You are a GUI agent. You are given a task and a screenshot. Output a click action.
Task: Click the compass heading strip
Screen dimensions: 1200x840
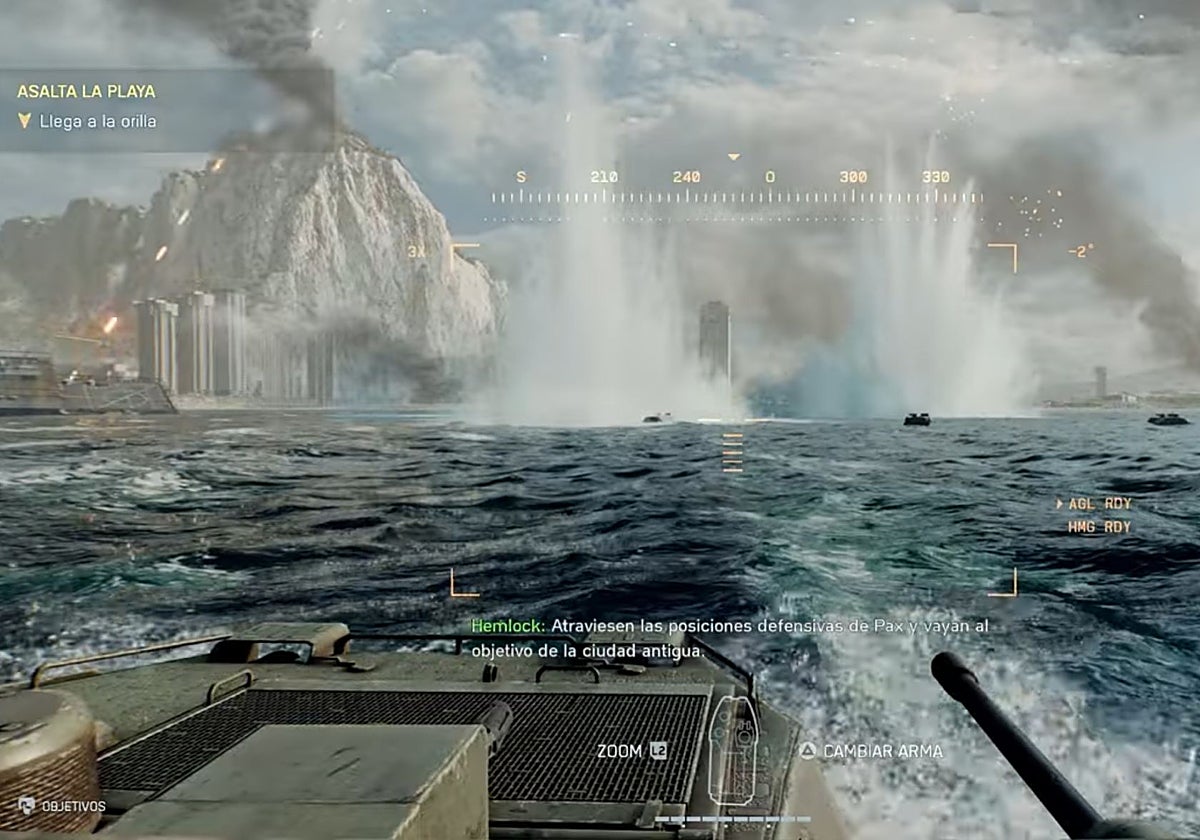pos(735,190)
